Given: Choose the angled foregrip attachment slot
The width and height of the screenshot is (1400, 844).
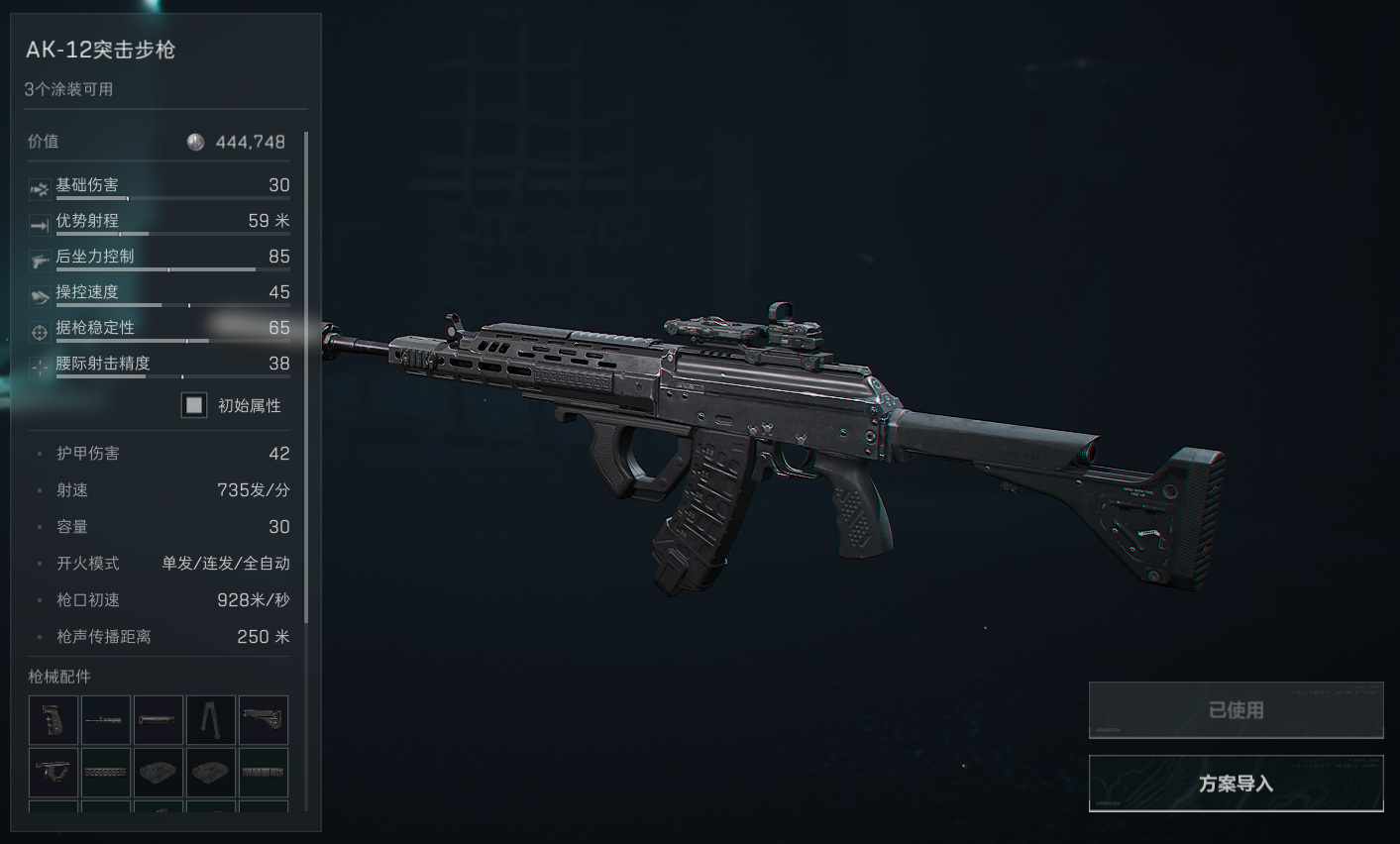Looking at the screenshot, I should coord(54,772).
